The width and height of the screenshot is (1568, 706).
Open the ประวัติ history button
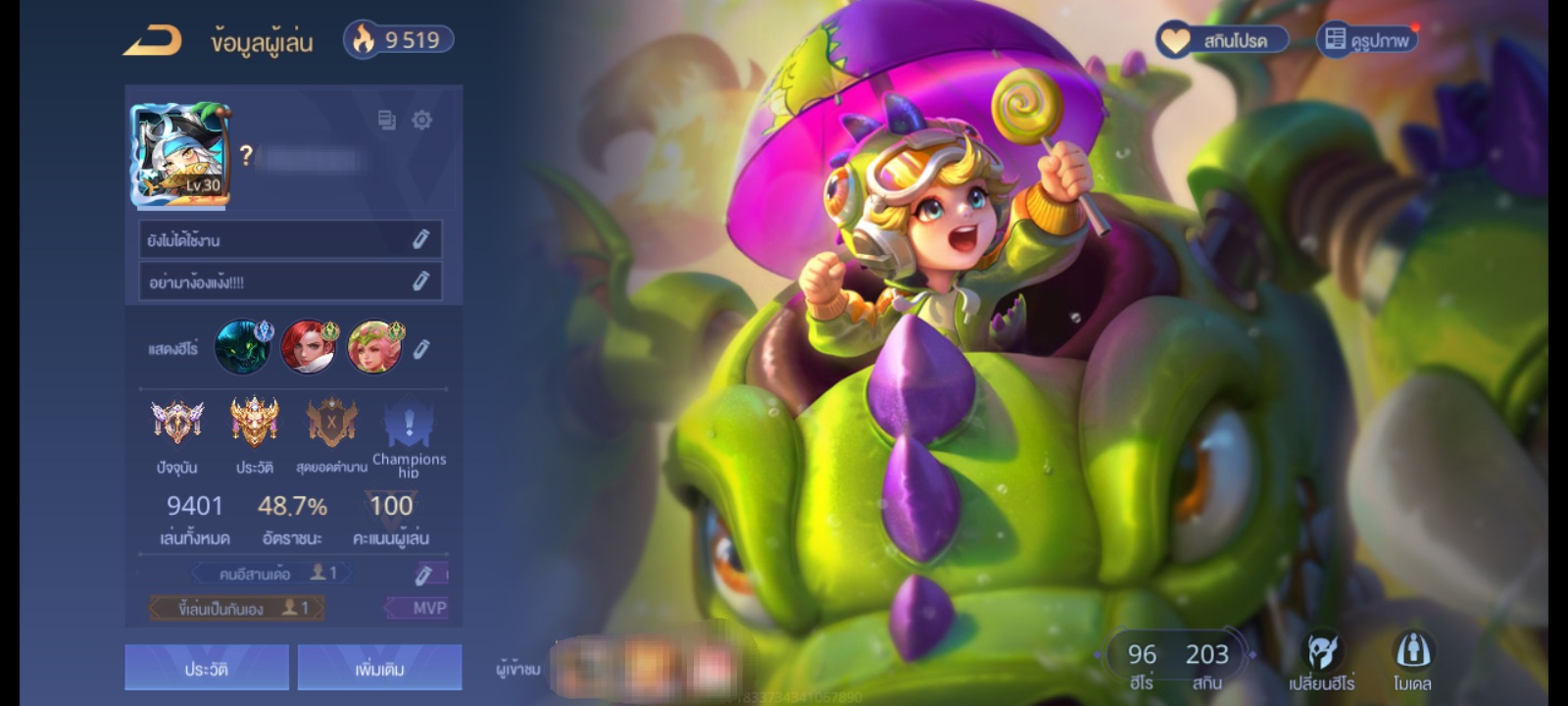[207, 668]
